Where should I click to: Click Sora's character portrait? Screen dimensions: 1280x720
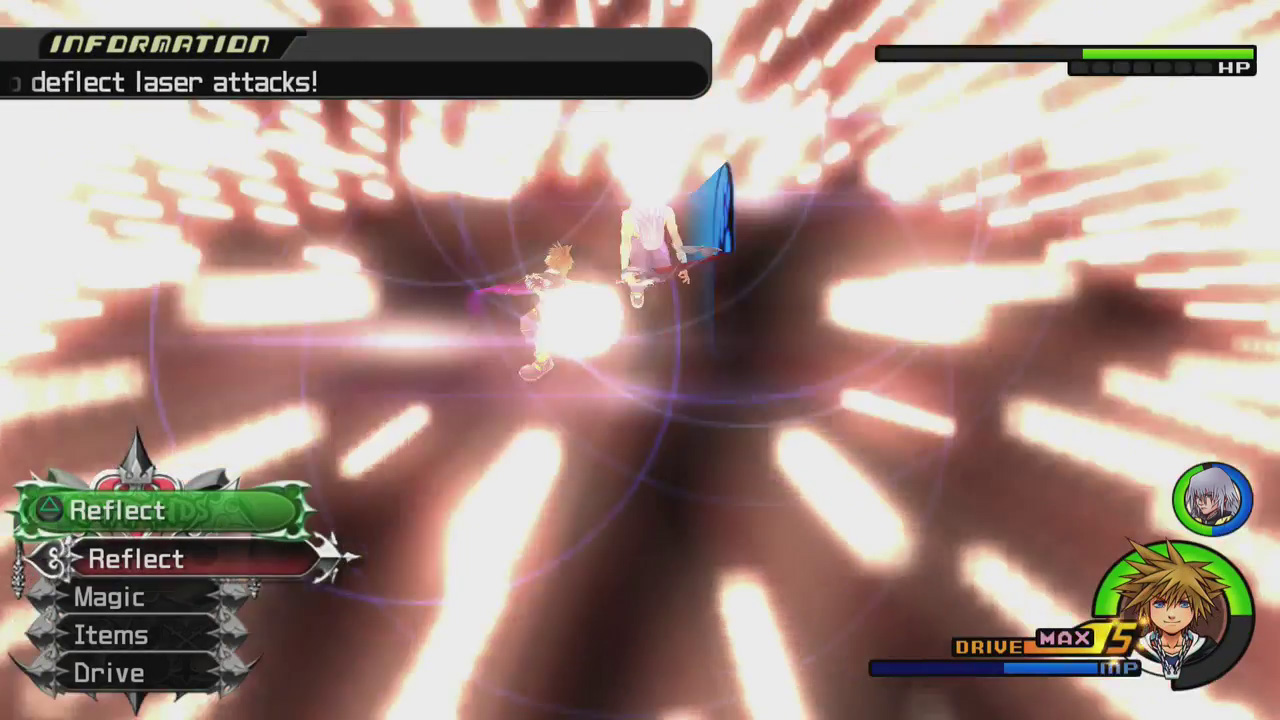point(1171,606)
